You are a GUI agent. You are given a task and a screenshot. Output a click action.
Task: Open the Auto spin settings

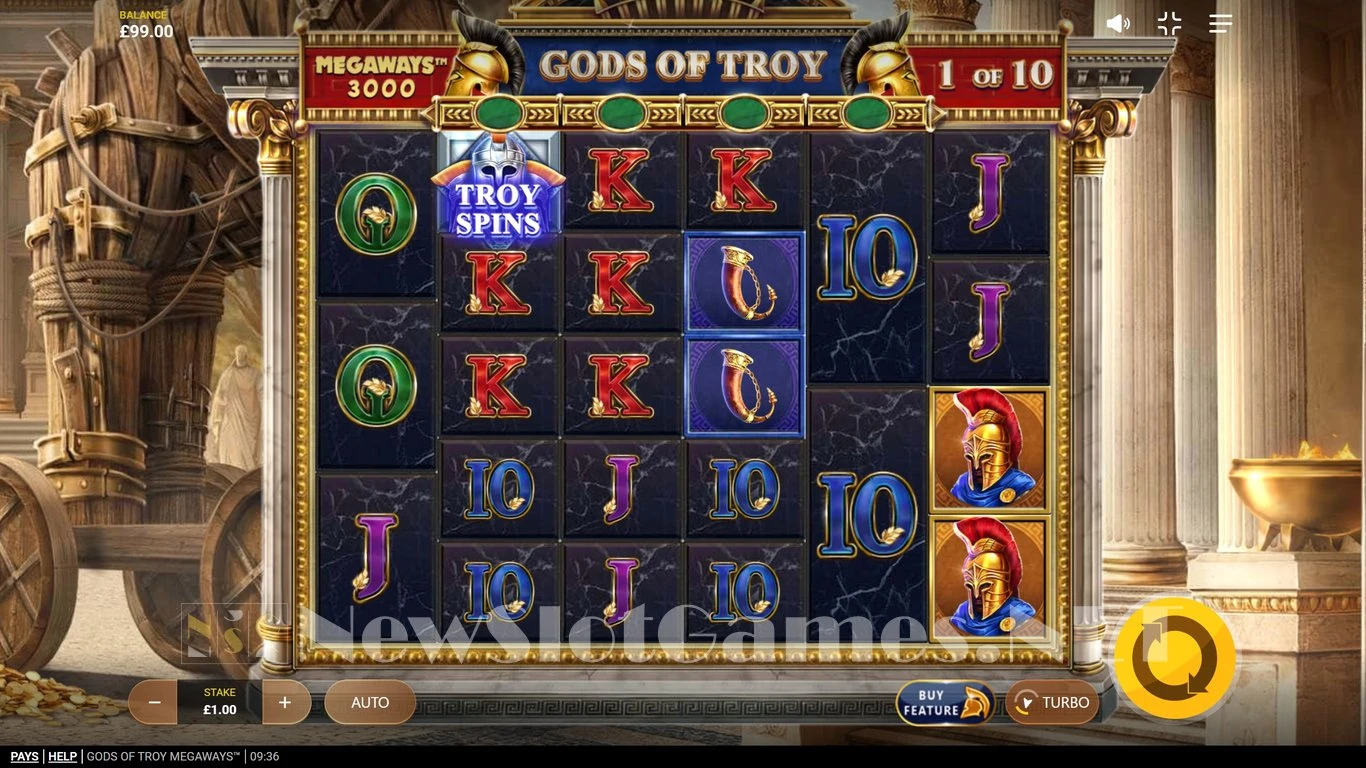(370, 703)
